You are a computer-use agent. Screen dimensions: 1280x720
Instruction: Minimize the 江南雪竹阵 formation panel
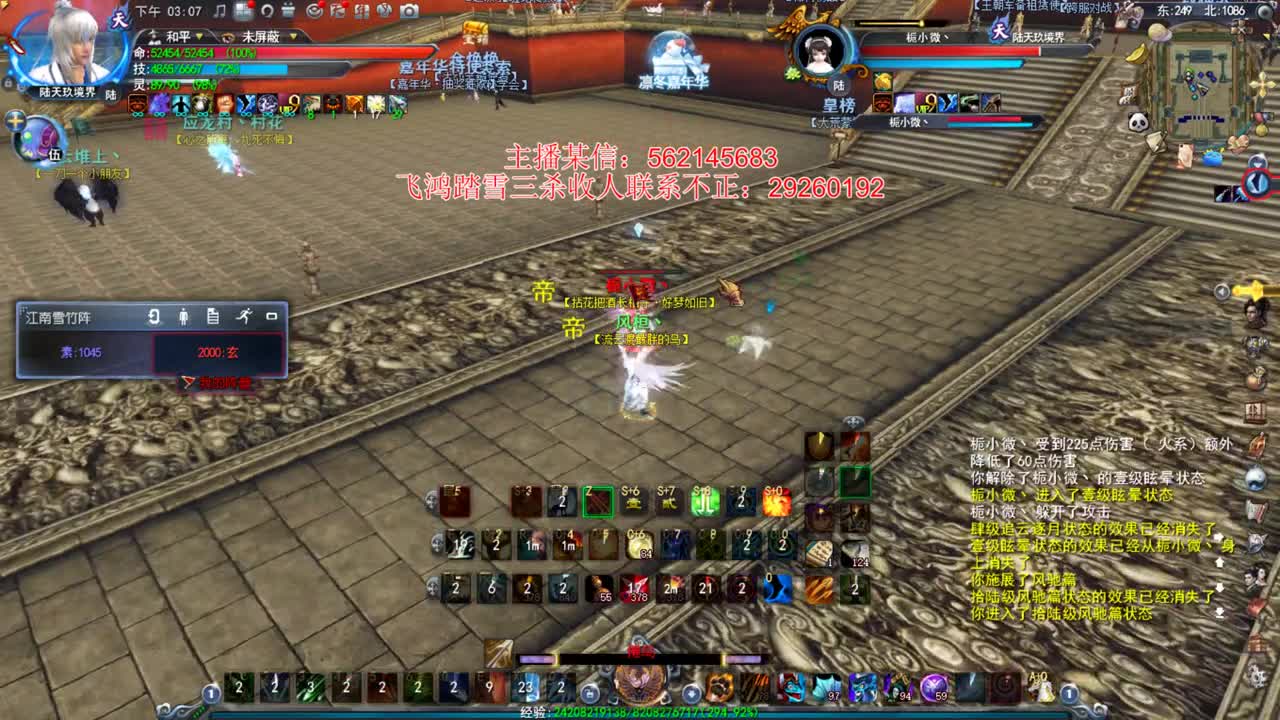tap(272, 316)
